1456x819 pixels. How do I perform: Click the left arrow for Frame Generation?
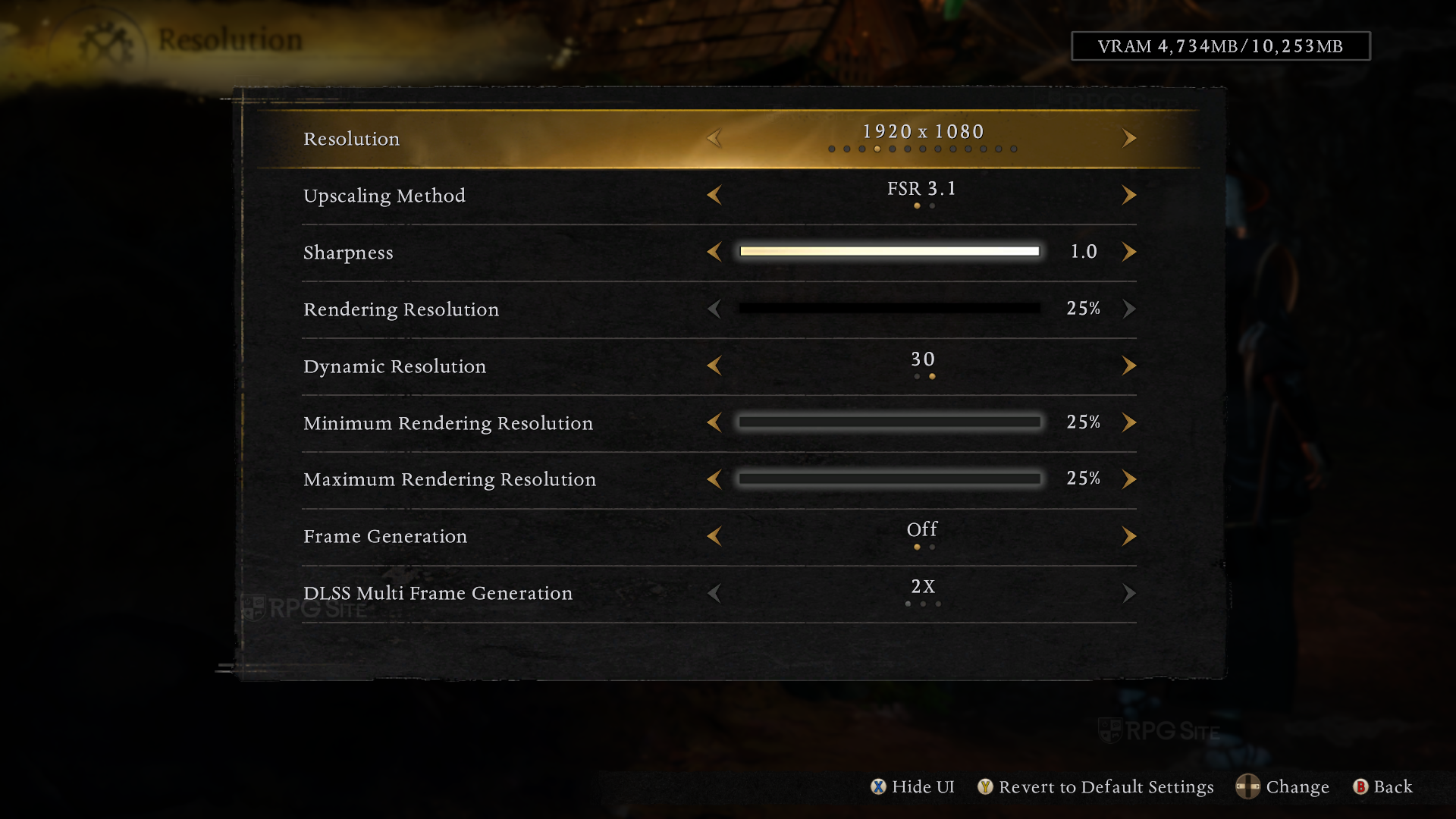(x=714, y=536)
